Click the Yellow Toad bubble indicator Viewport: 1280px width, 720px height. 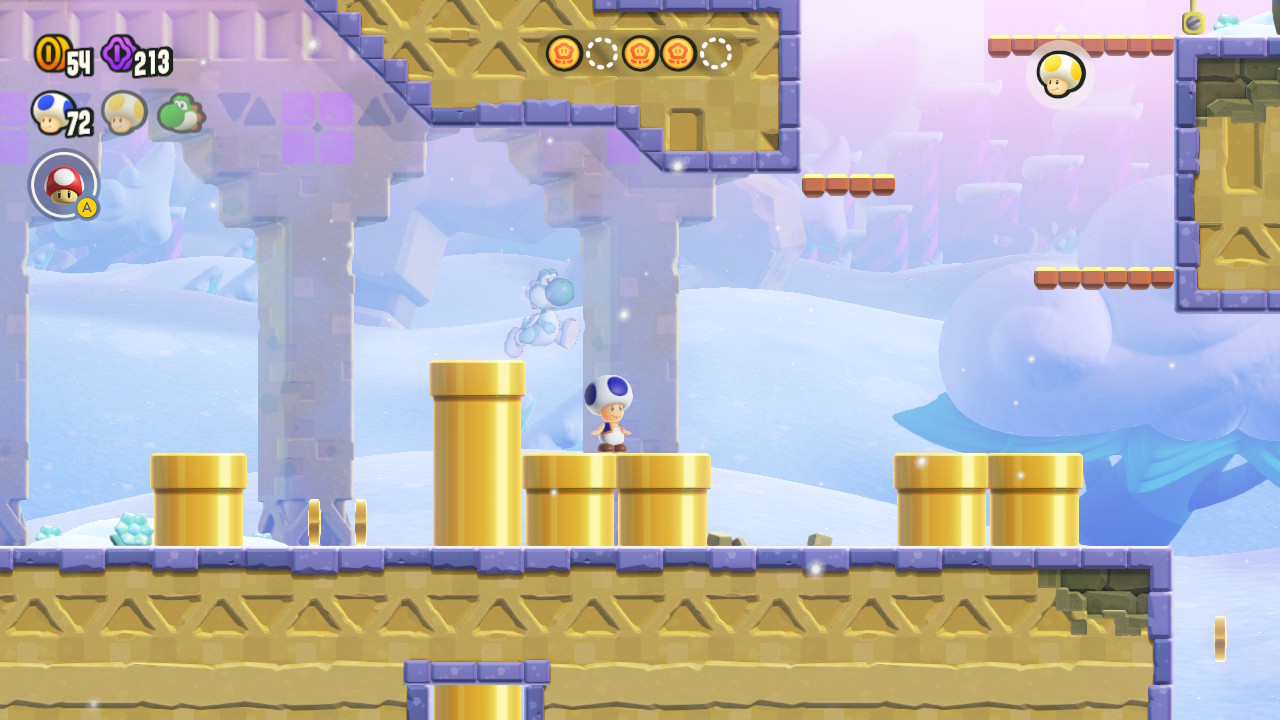point(1060,74)
